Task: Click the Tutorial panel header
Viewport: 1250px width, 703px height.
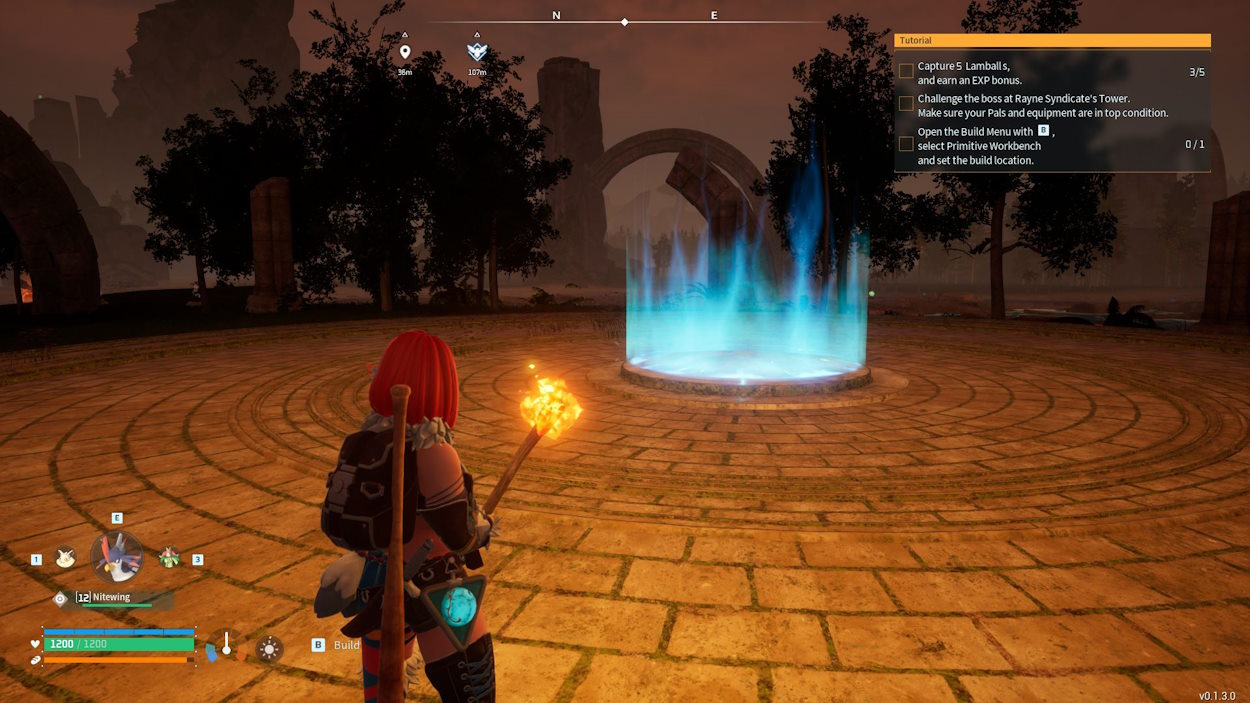Action: (x=1052, y=41)
